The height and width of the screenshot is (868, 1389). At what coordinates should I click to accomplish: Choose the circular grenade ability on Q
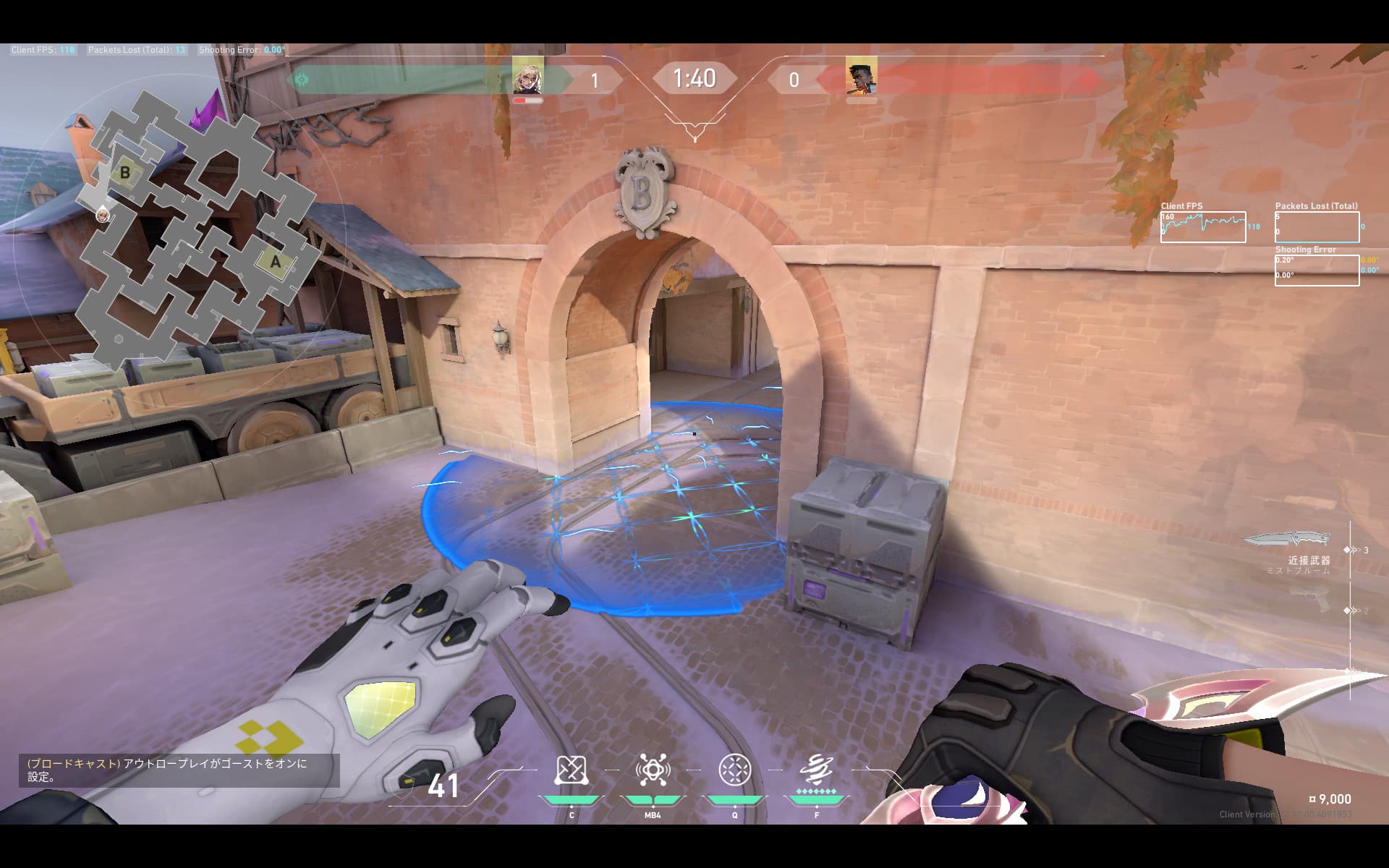(x=735, y=770)
